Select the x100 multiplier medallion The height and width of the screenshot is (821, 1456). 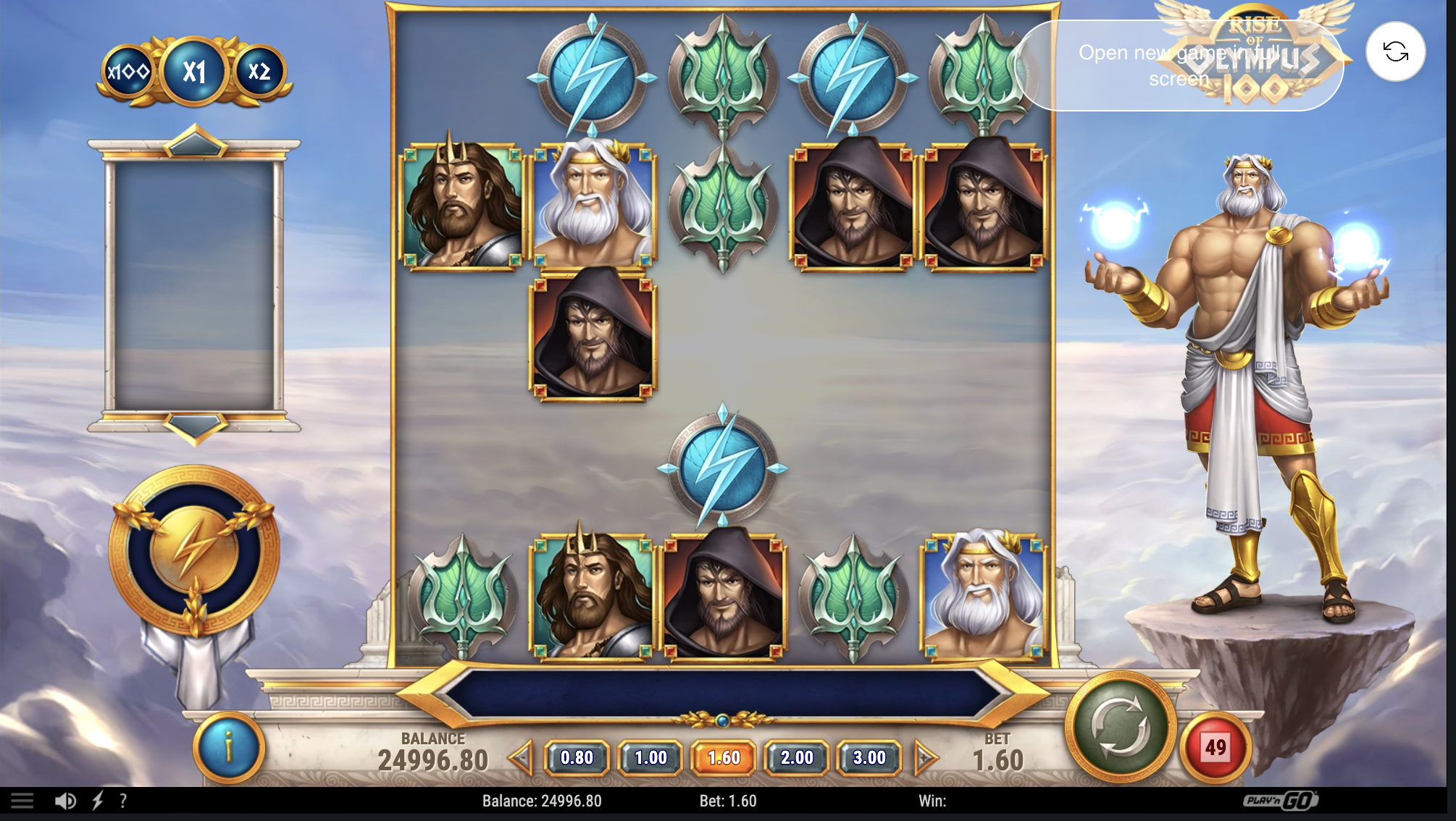tap(128, 71)
